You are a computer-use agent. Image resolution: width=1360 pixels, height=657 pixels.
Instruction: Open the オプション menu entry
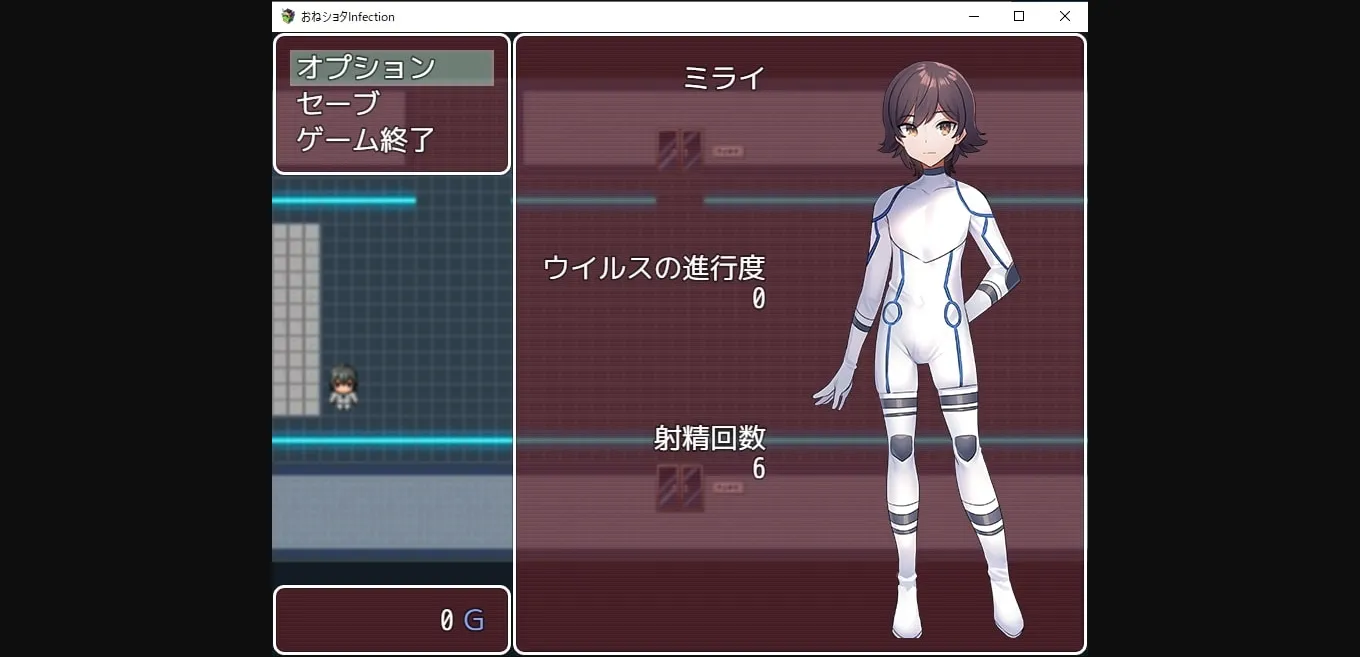[366, 68]
